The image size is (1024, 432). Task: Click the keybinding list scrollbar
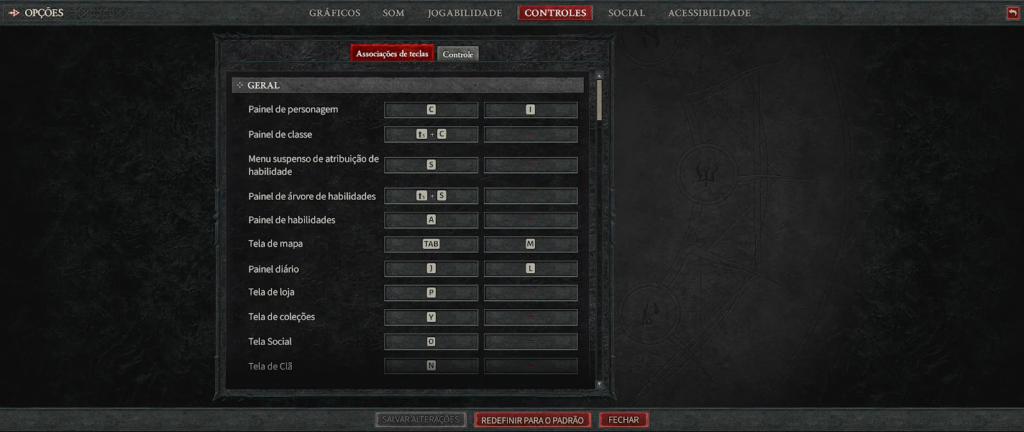tap(599, 100)
